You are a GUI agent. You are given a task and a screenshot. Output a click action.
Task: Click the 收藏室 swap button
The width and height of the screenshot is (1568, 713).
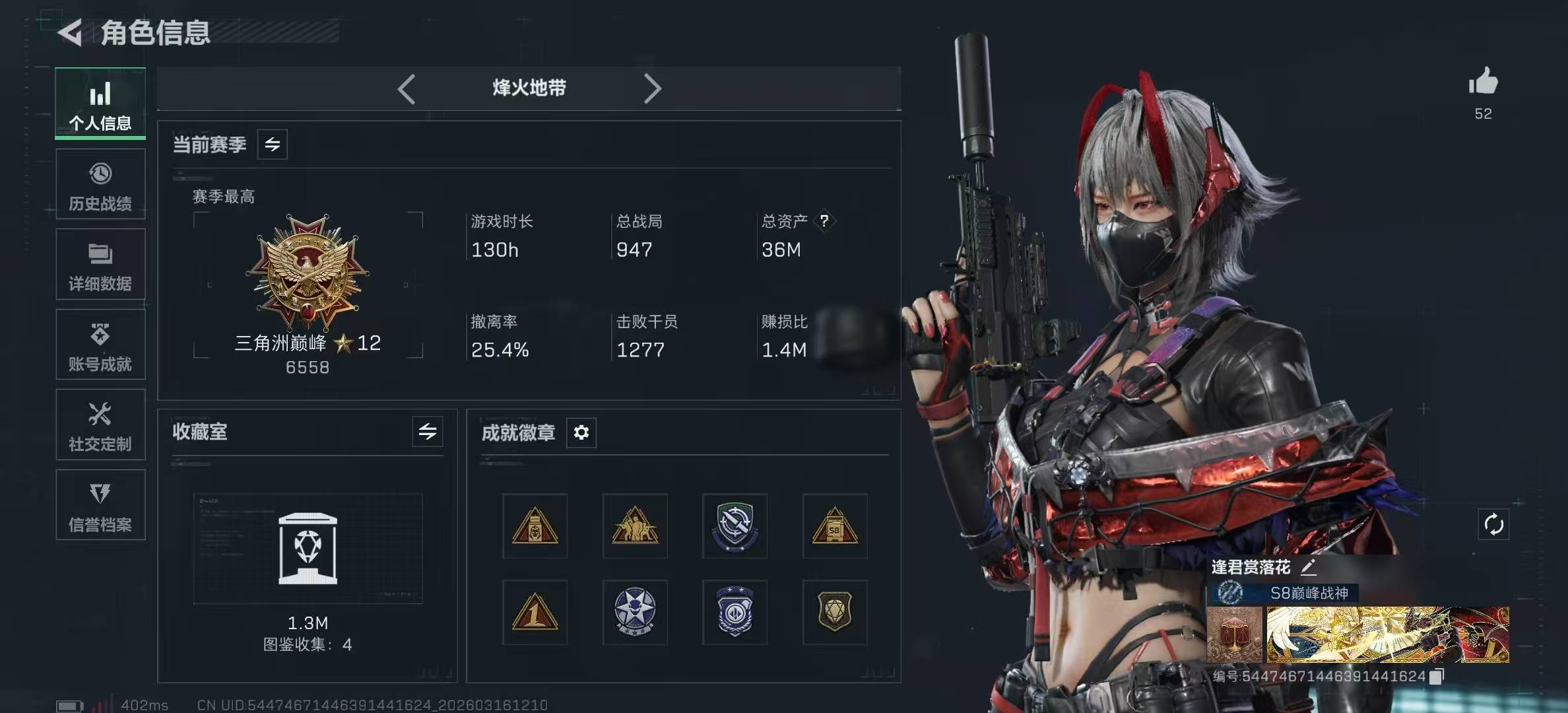[x=428, y=432]
